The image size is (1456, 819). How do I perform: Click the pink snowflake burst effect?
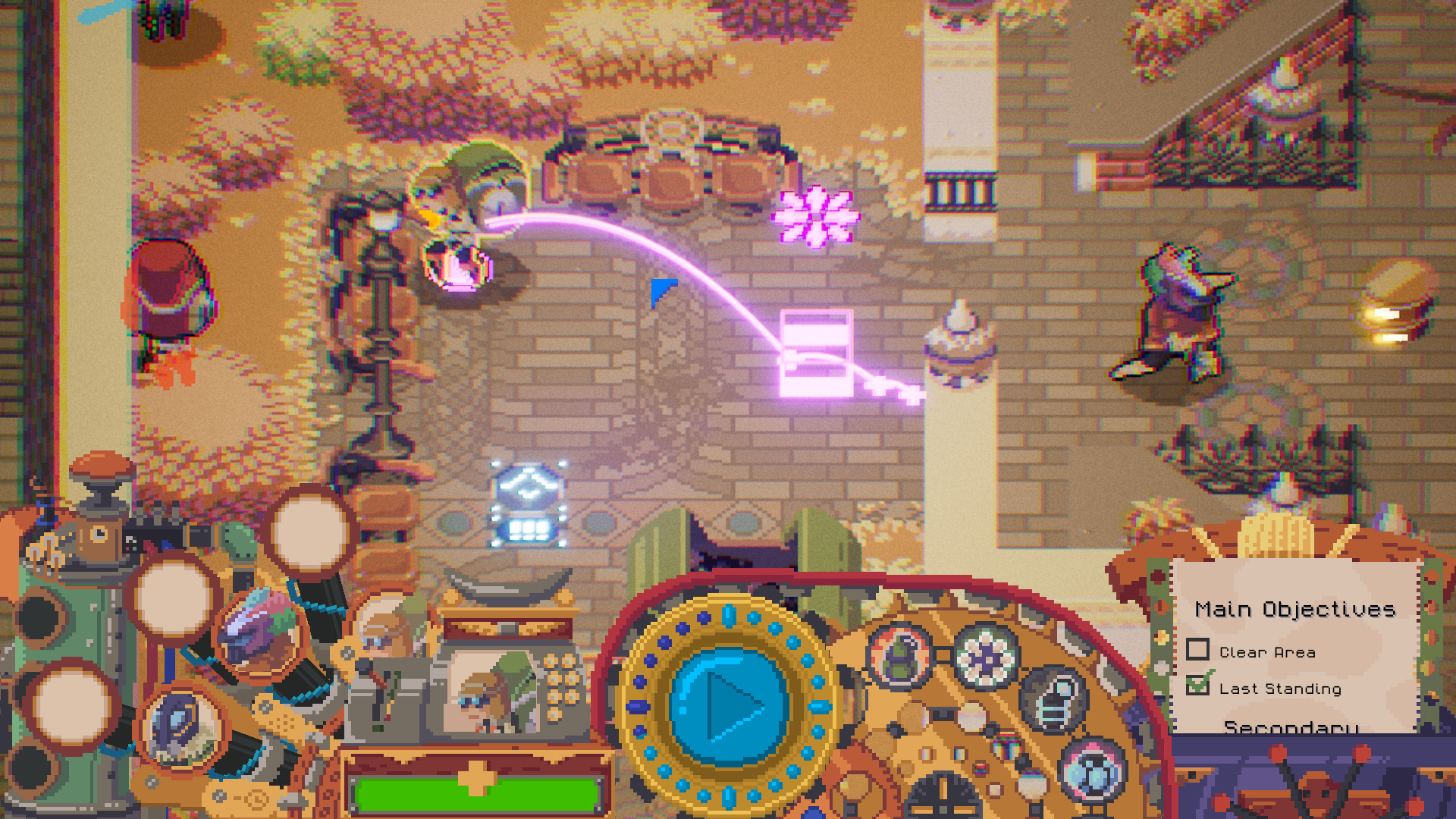click(817, 216)
